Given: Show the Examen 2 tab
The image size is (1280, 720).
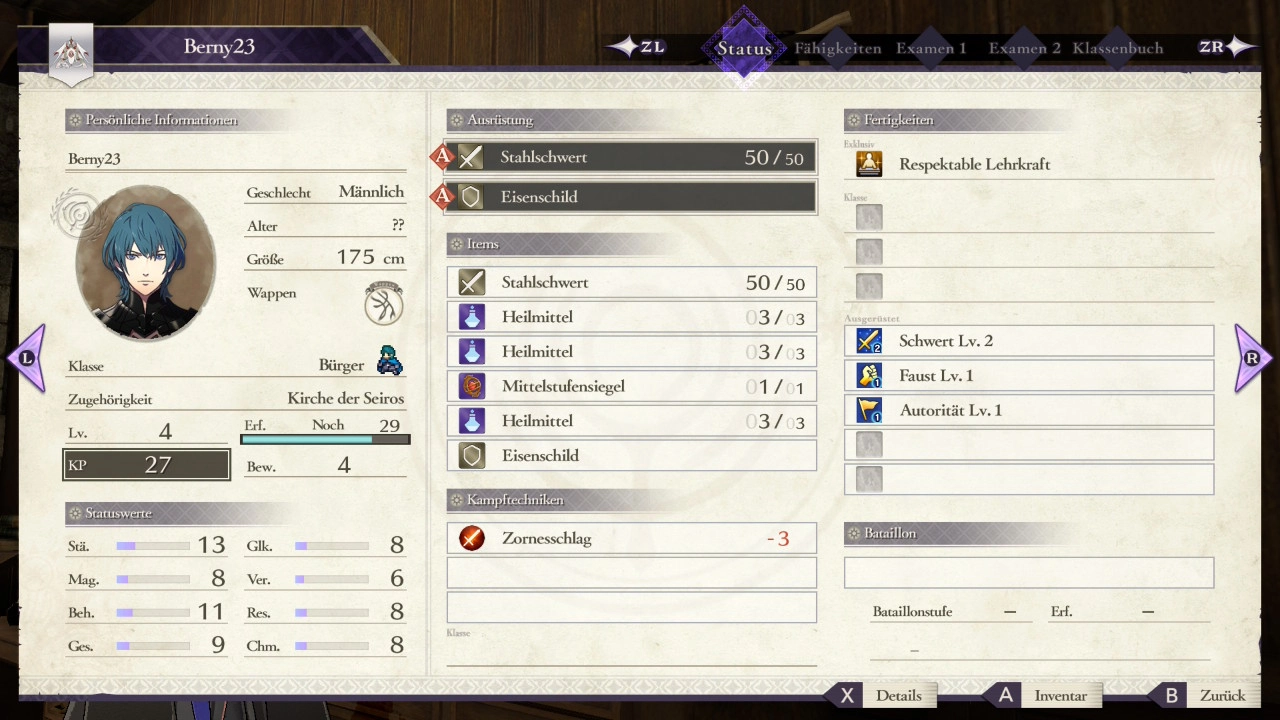Looking at the screenshot, I should [x=1025, y=48].
